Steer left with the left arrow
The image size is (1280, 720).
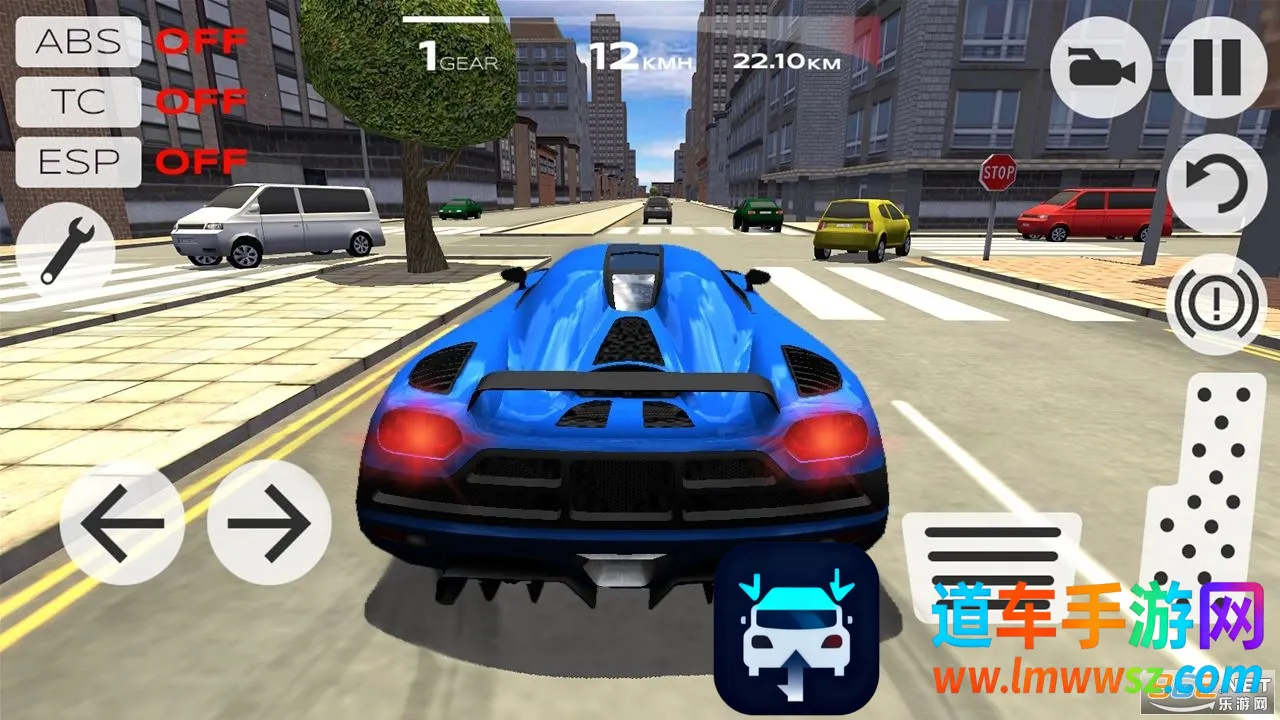coord(122,523)
